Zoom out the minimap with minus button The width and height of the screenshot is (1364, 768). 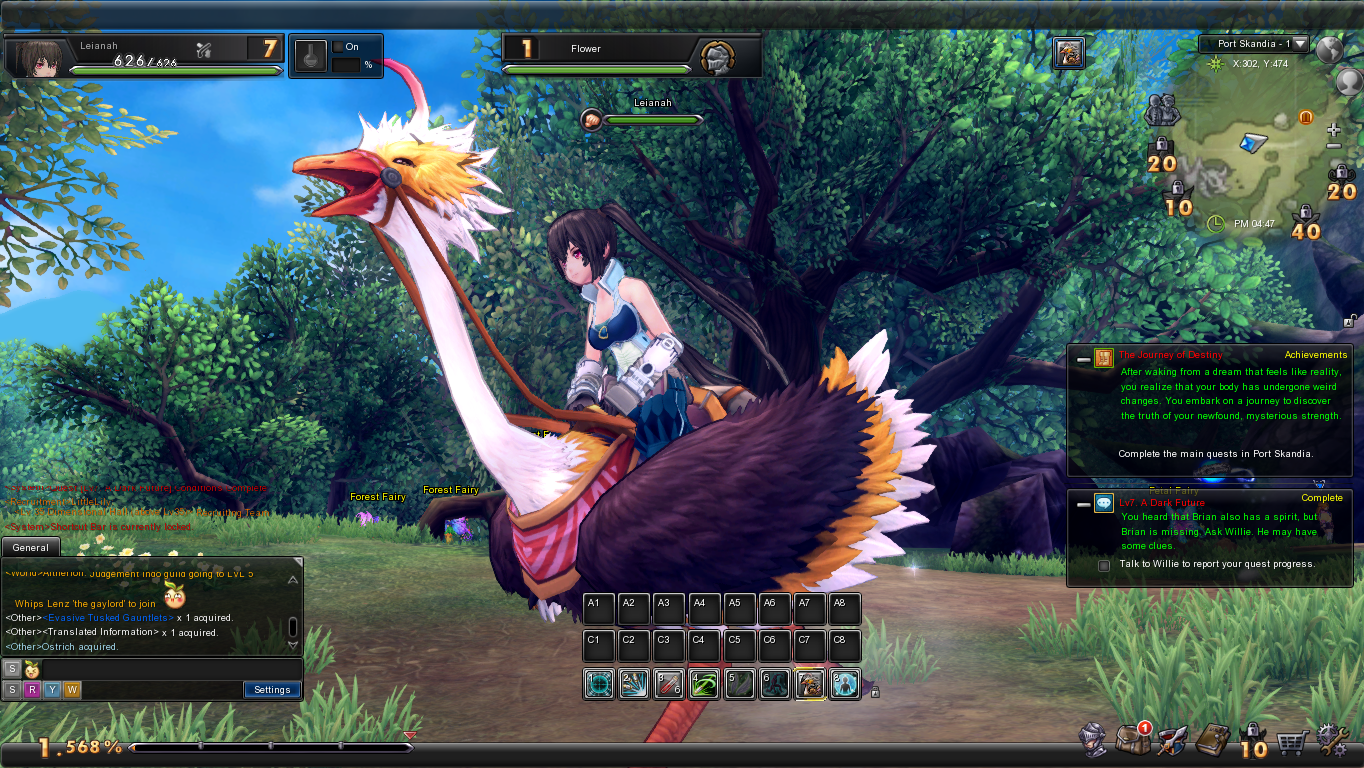(1333, 147)
